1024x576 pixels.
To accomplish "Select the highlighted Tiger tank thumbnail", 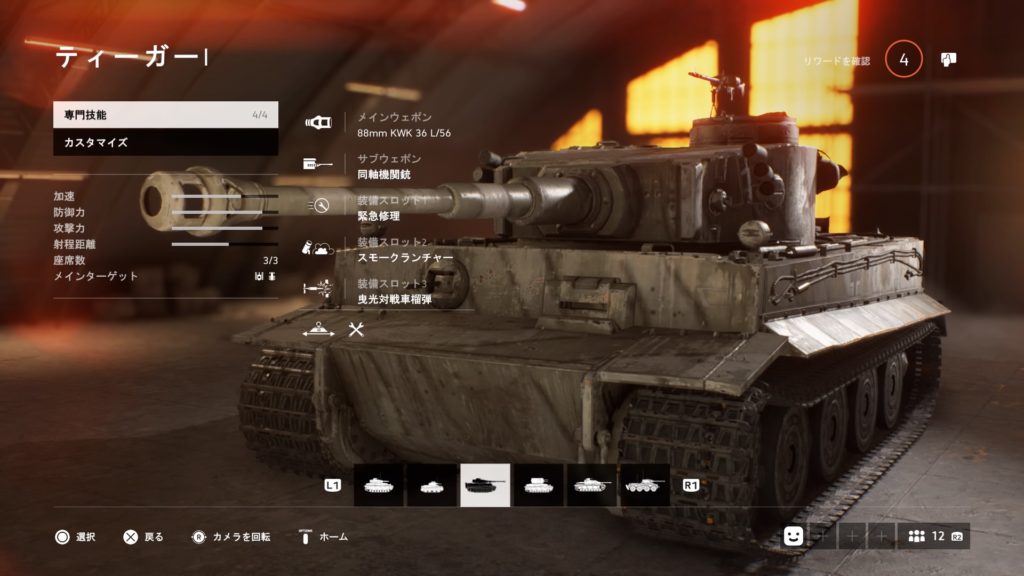I will pyautogui.click(x=485, y=485).
